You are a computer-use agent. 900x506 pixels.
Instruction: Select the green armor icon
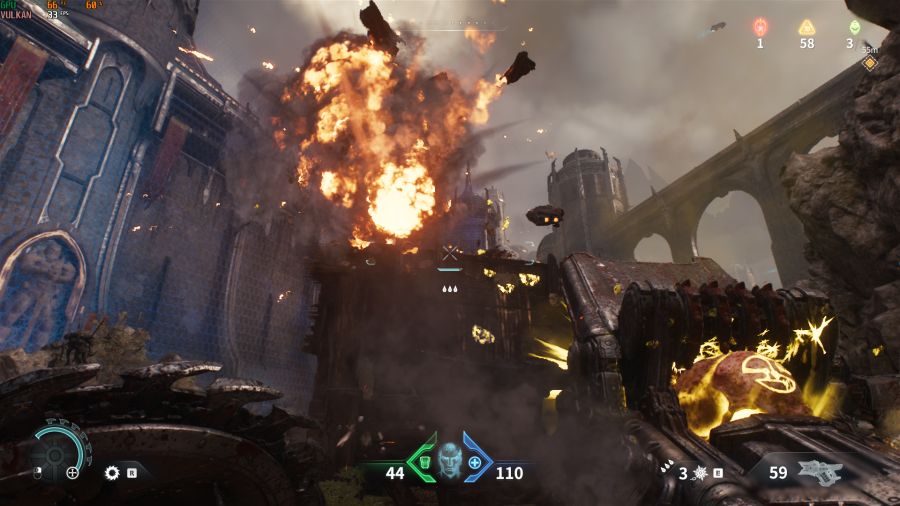[423, 462]
